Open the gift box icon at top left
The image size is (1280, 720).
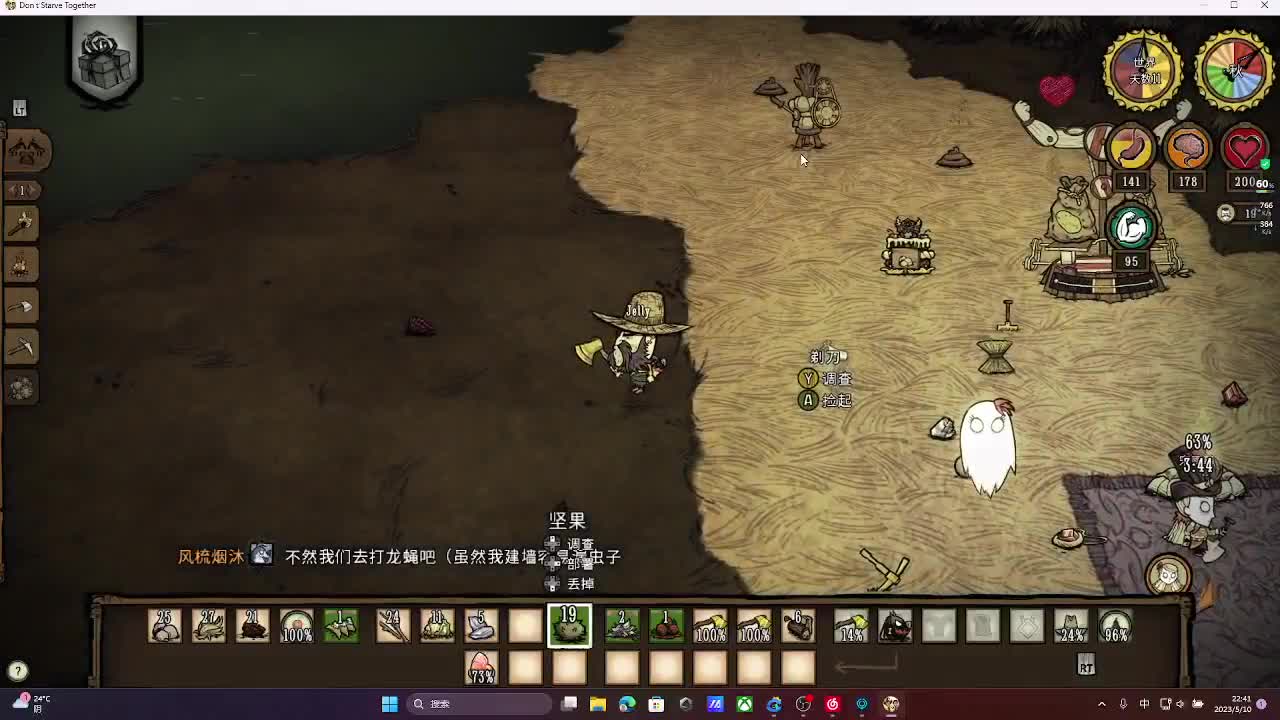click(x=103, y=62)
